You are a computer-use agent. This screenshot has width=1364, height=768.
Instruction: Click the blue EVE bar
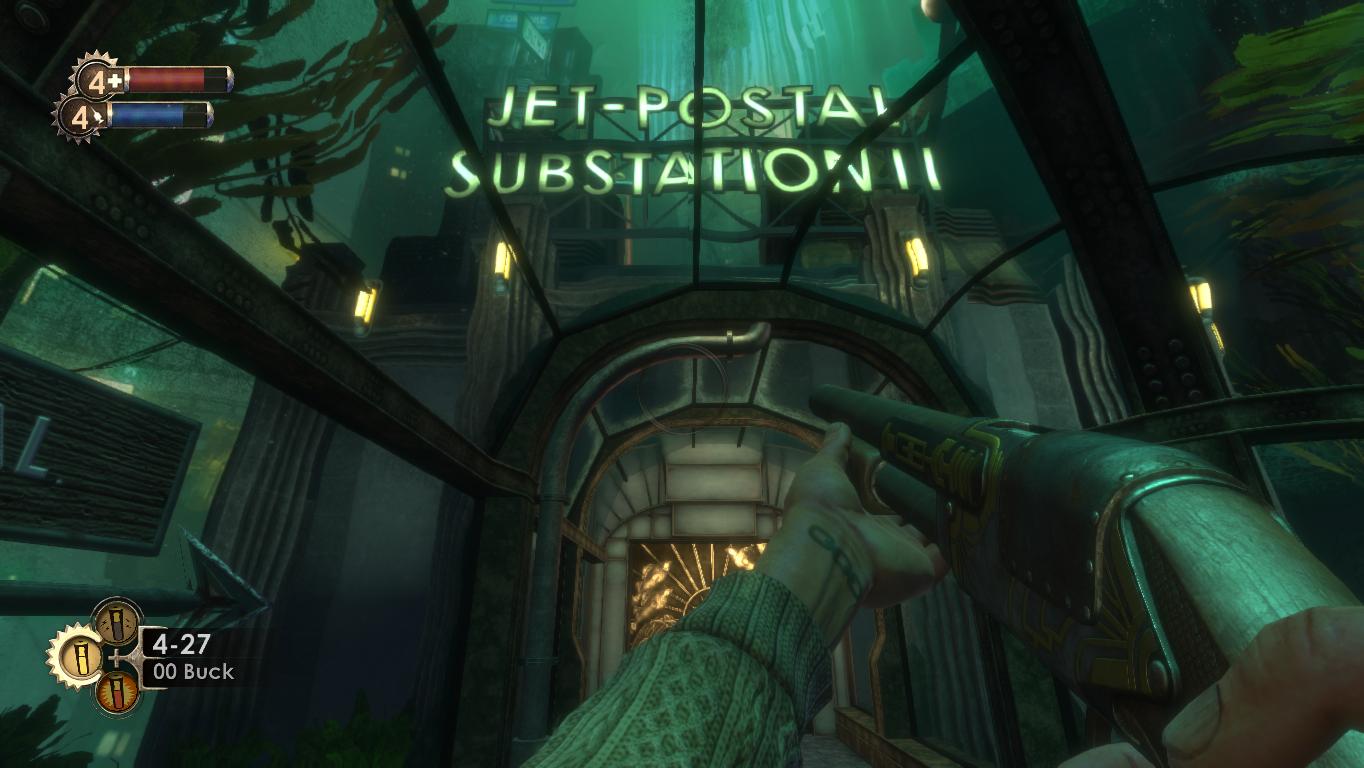click(x=153, y=114)
